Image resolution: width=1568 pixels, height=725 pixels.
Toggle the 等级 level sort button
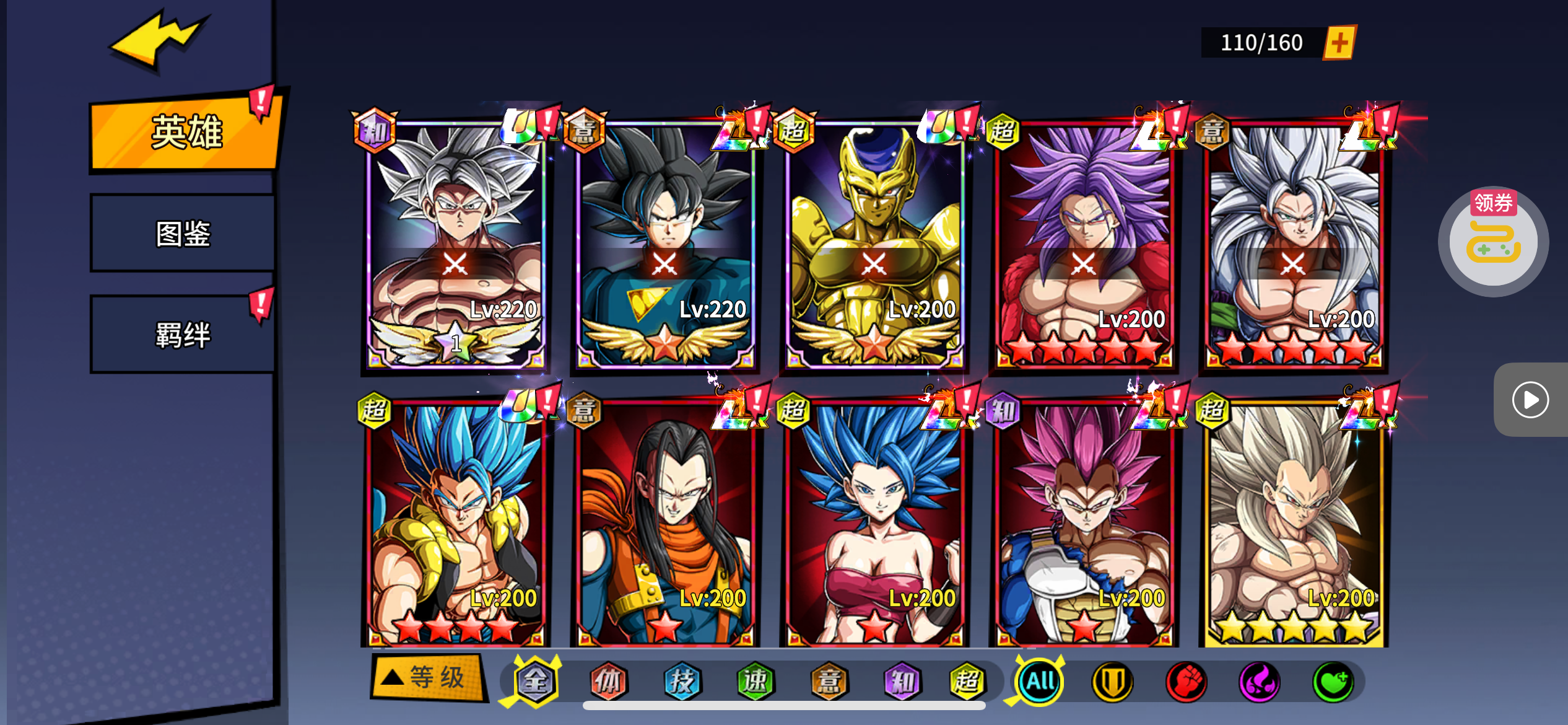[x=427, y=677]
